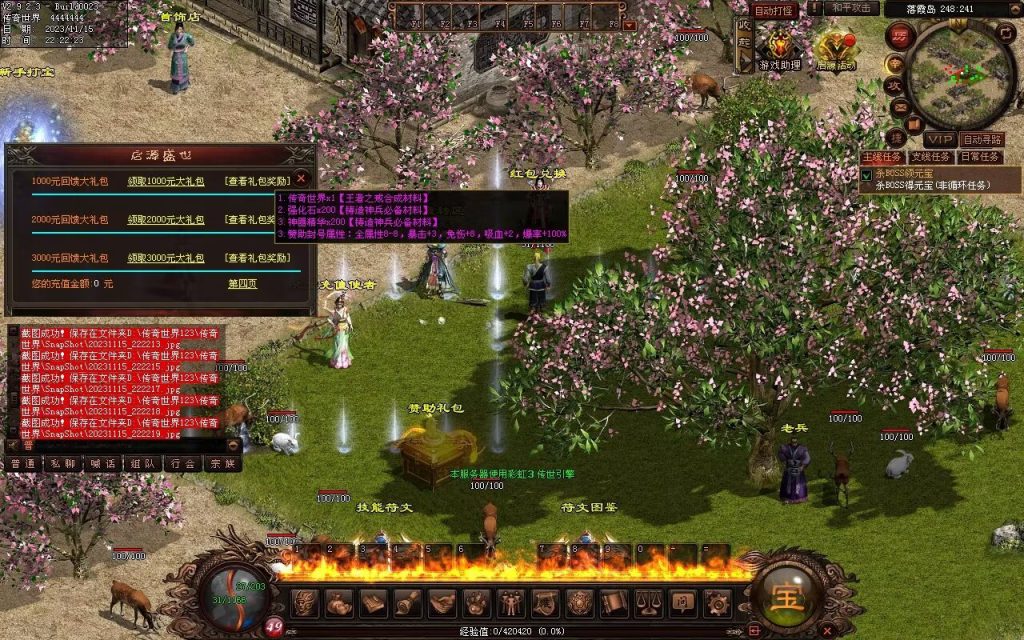1024x640 pixels.
Task: Open the gear settings icon in the bottom bar
Action: click(x=717, y=602)
